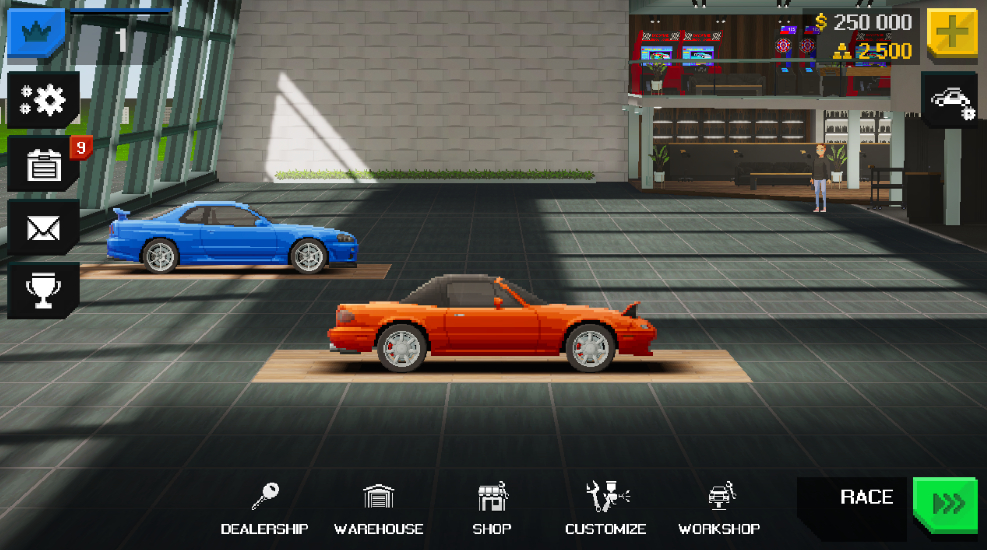The height and width of the screenshot is (550, 987).
Task: View the trophy achievements
Action: pyautogui.click(x=43, y=291)
